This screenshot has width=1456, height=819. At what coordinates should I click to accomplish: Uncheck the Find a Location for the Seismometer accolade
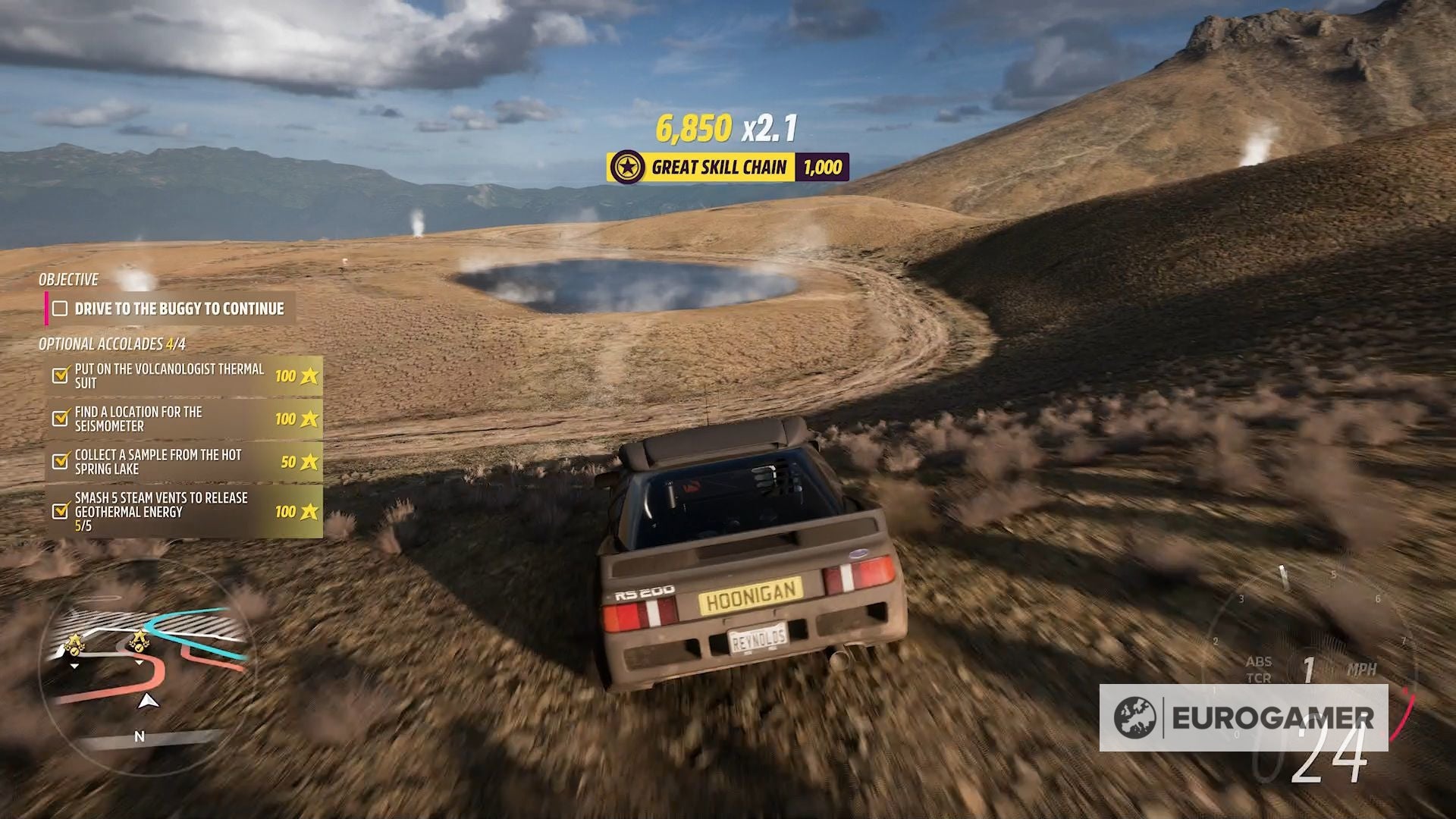point(58,417)
